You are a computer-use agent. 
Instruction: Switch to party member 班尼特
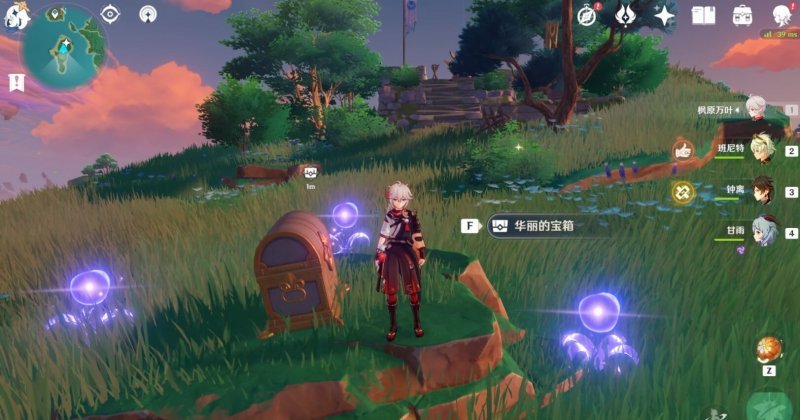click(762, 149)
